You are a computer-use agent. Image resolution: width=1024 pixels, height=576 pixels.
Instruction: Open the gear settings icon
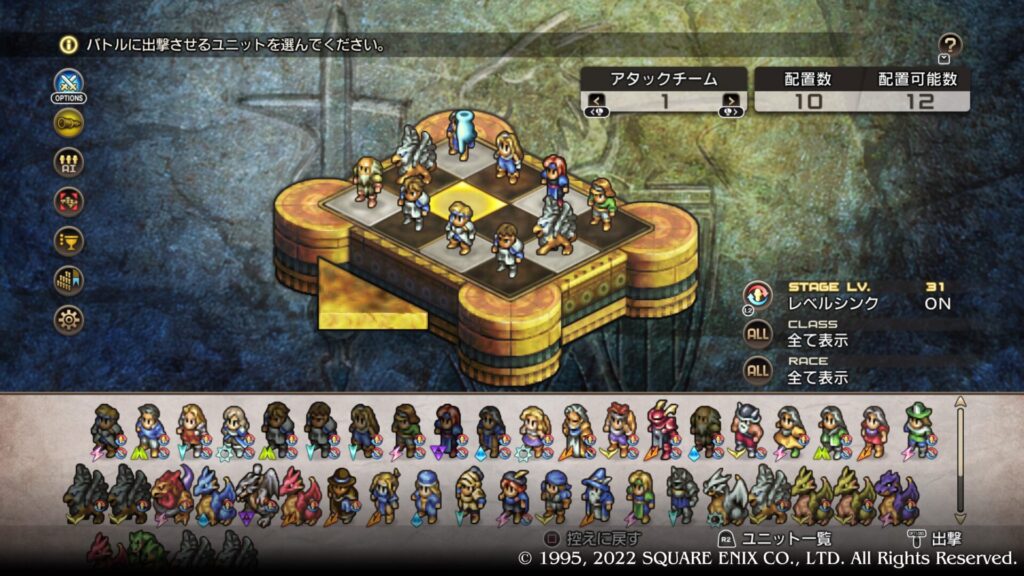(x=69, y=320)
